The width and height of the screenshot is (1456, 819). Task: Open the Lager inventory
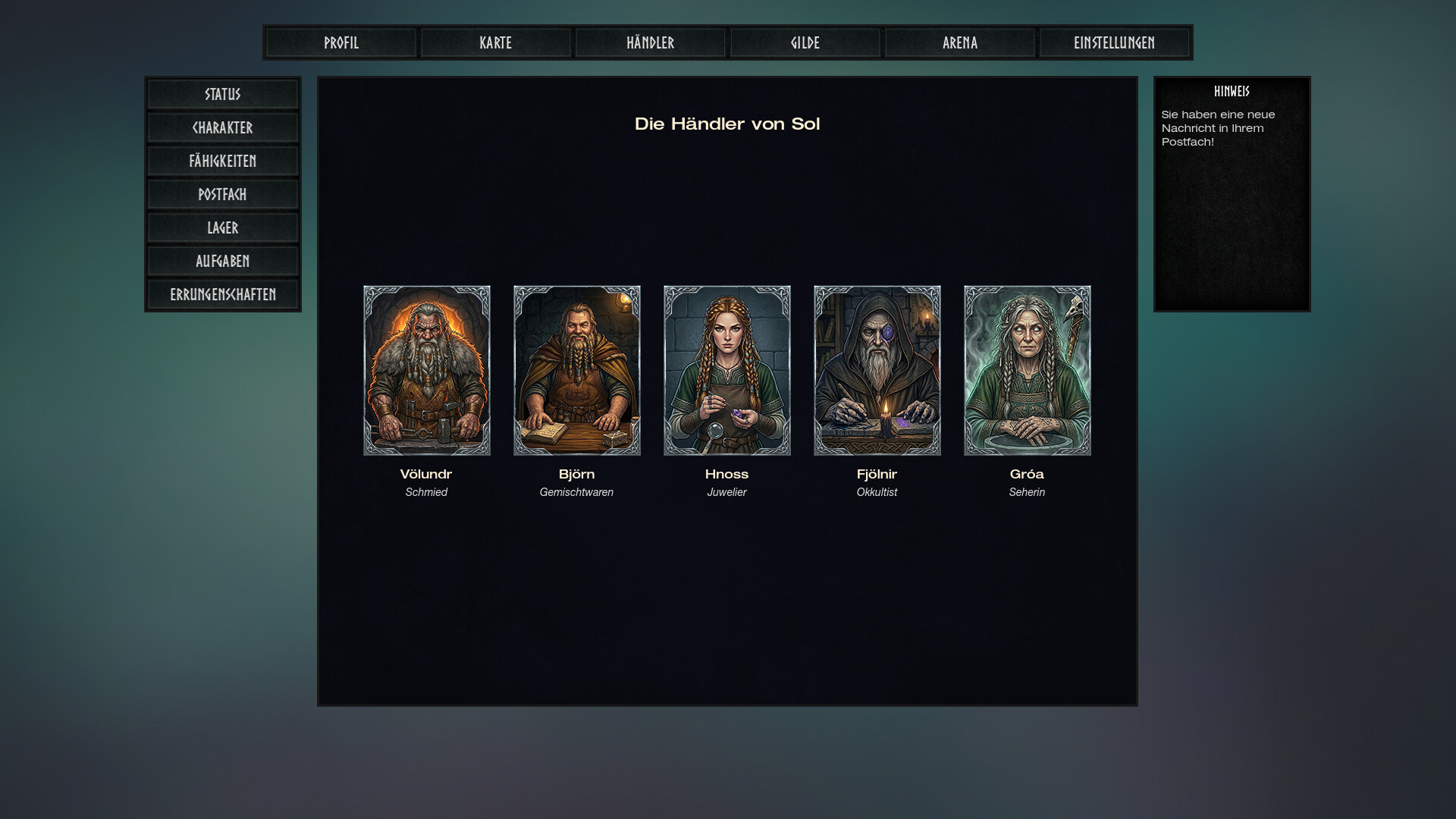tap(222, 227)
